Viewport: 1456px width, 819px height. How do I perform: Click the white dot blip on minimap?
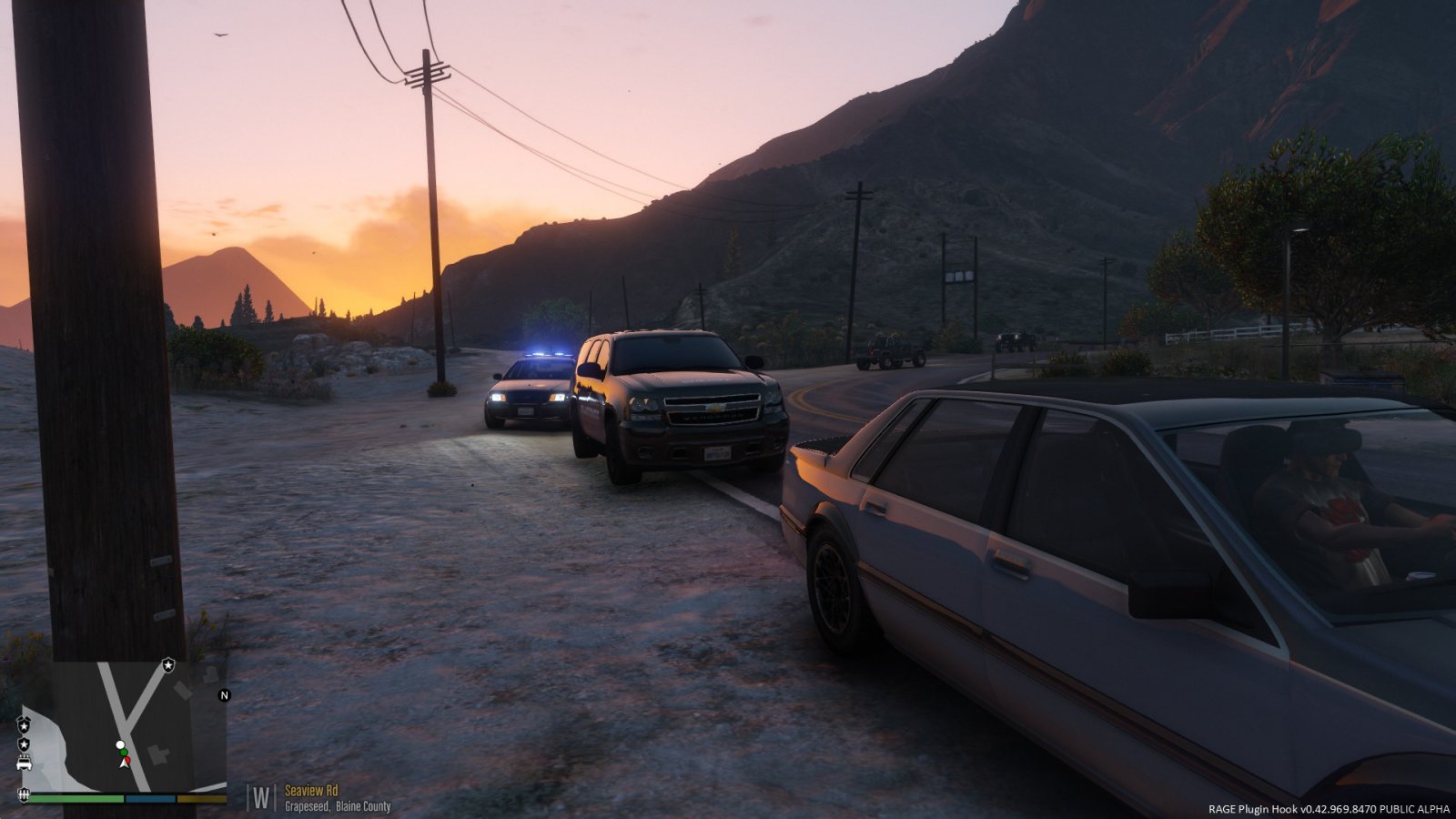(x=120, y=745)
